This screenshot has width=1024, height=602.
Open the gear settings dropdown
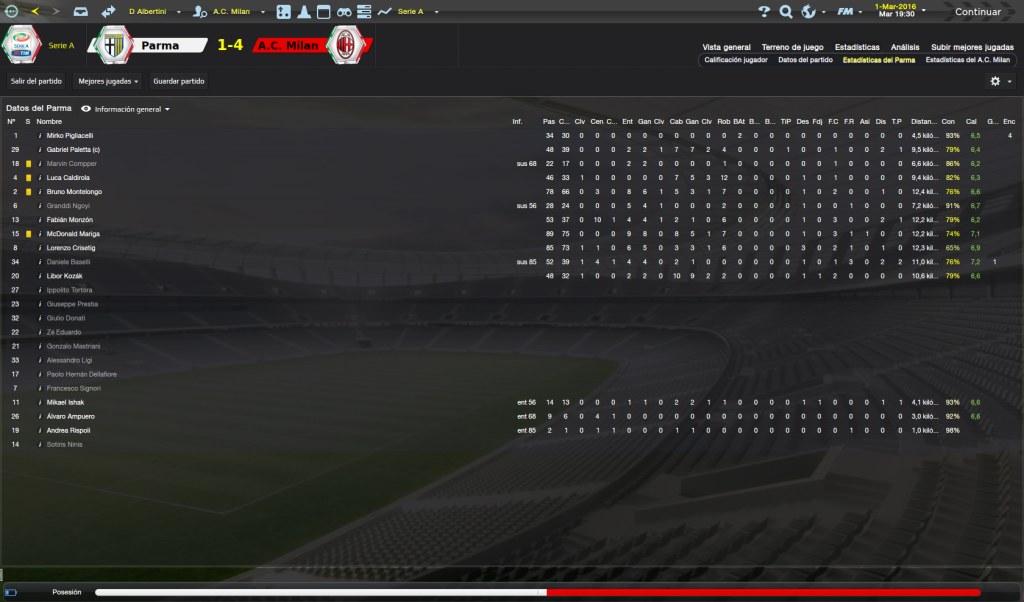(x=1000, y=81)
